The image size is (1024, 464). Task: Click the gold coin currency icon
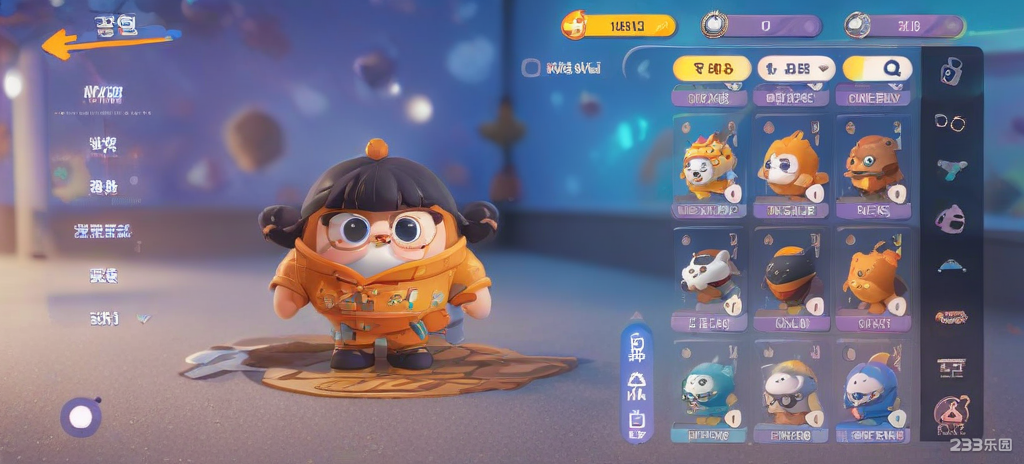click(575, 25)
